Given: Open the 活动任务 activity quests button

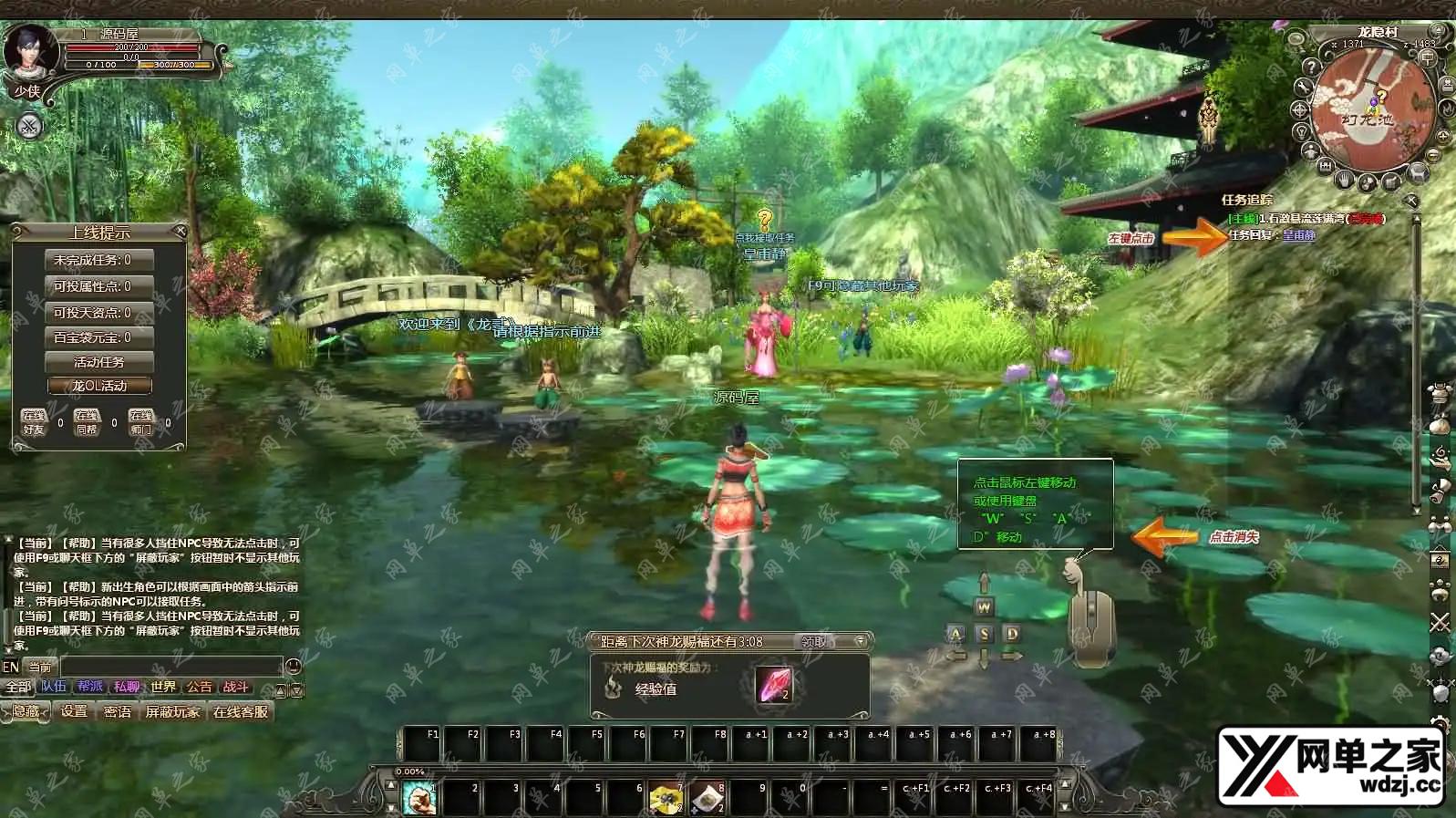Looking at the screenshot, I should click(99, 362).
